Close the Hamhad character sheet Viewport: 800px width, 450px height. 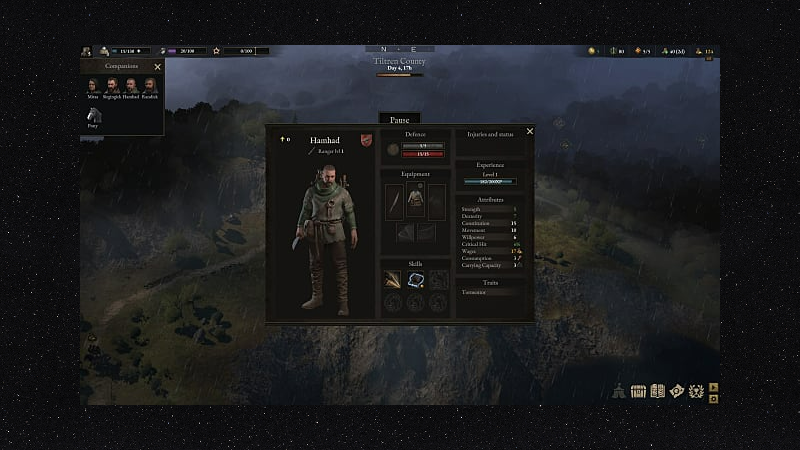[x=530, y=131]
